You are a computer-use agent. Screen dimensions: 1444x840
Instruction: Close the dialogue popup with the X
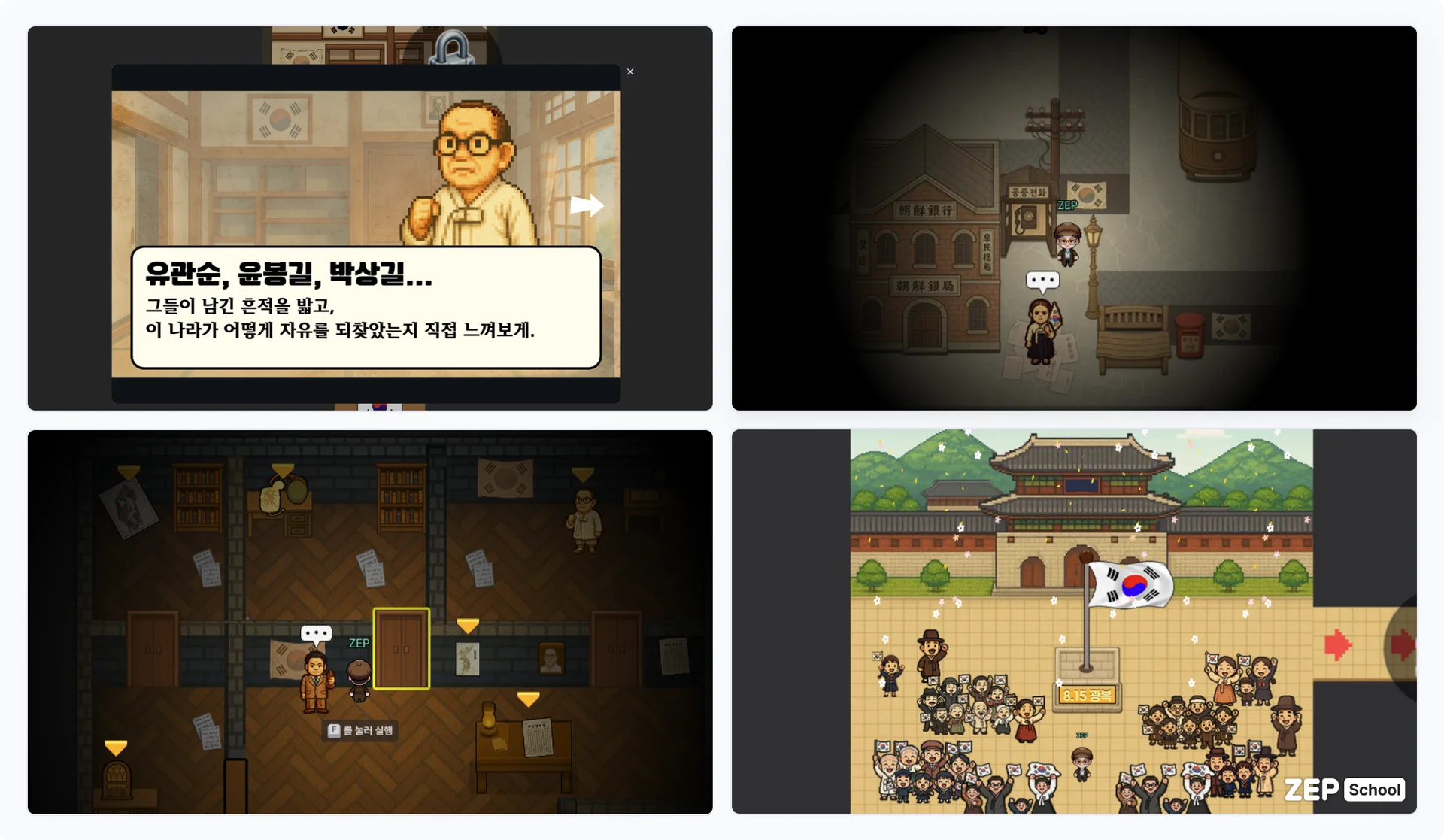tap(630, 71)
